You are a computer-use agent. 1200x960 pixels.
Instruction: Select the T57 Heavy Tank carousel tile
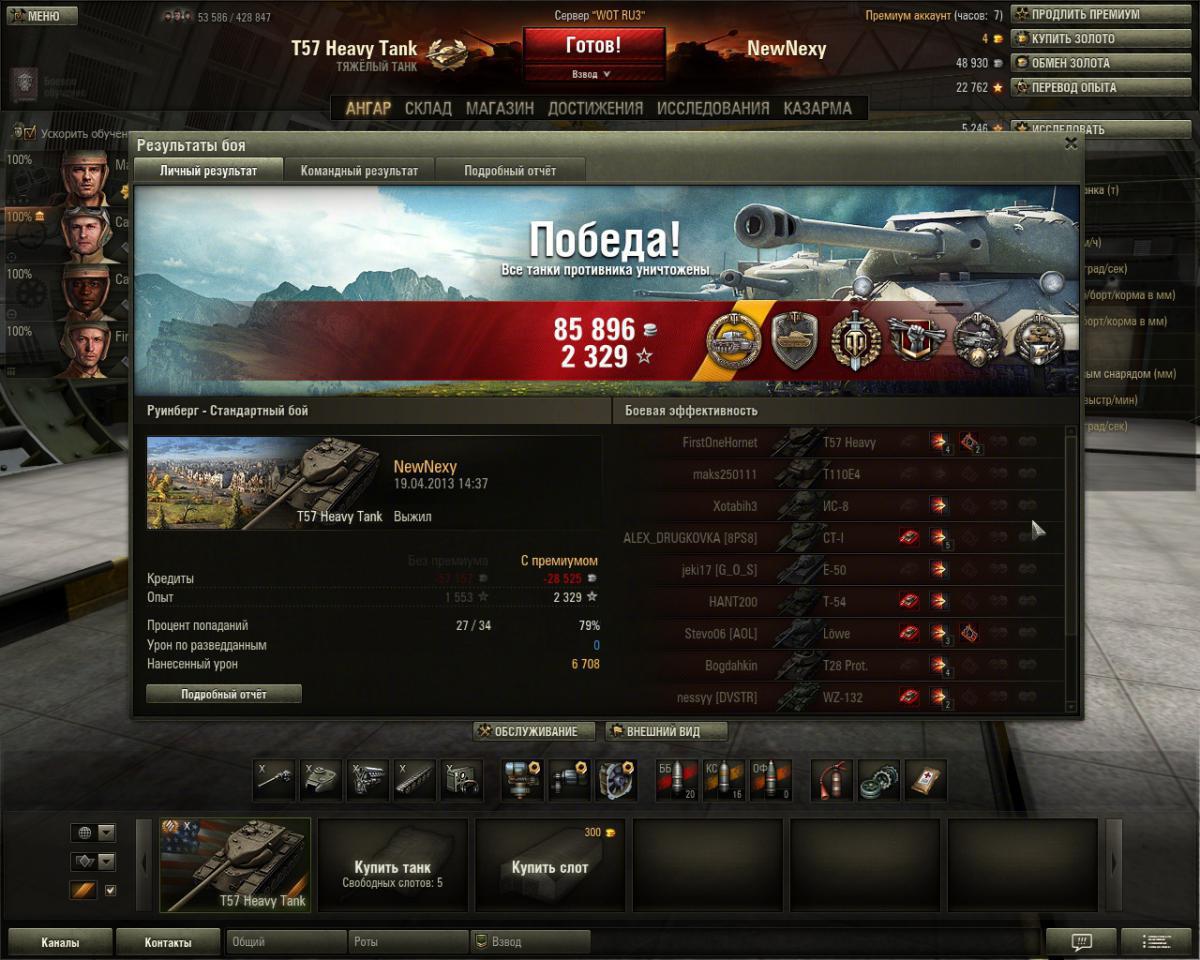point(236,864)
